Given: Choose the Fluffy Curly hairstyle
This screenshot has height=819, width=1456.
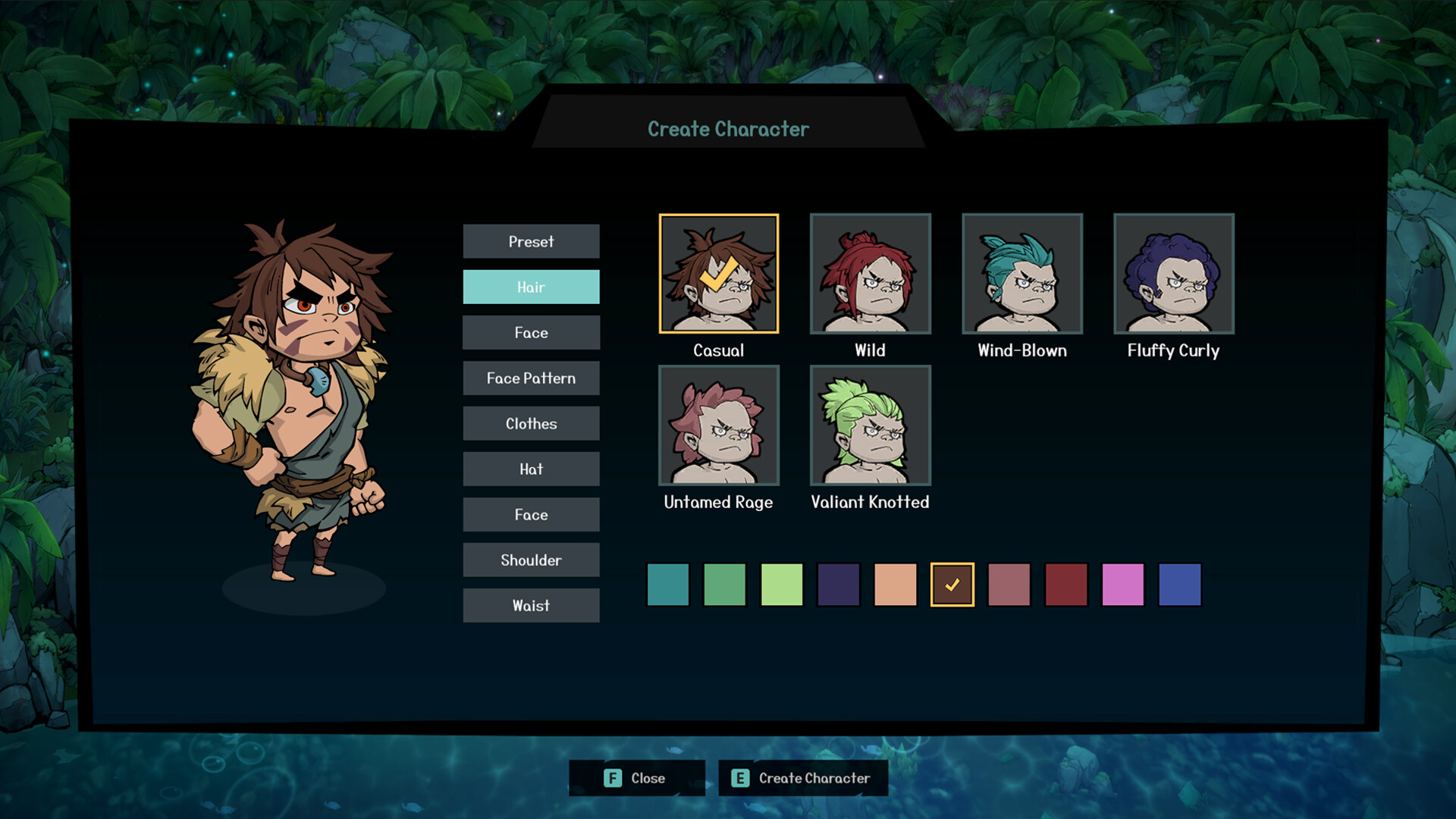Looking at the screenshot, I should pos(1172,275).
